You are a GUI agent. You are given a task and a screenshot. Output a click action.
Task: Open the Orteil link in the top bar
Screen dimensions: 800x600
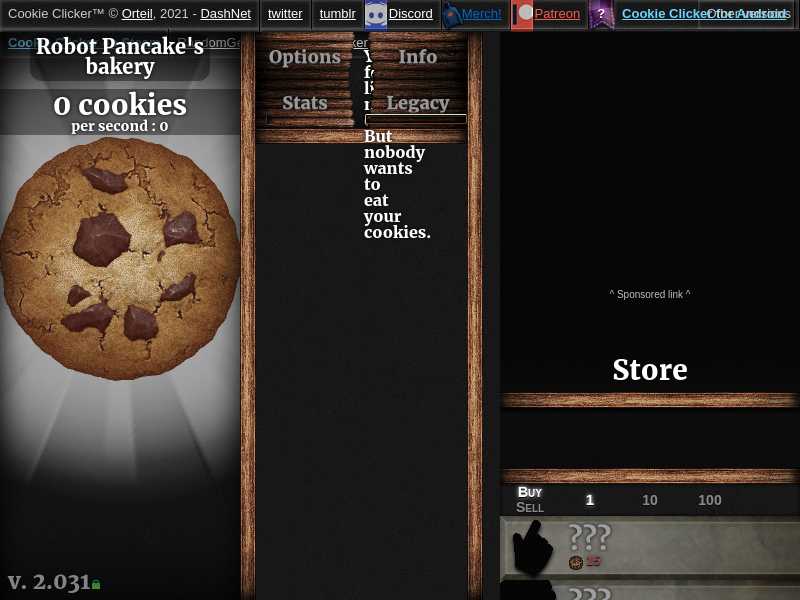tap(137, 14)
